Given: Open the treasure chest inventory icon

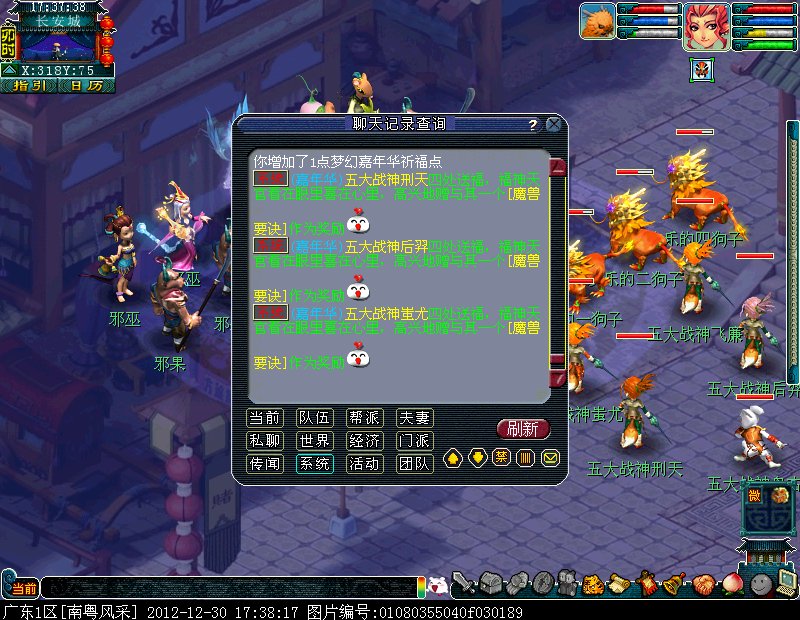Looking at the screenshot, I should point(490,584).
